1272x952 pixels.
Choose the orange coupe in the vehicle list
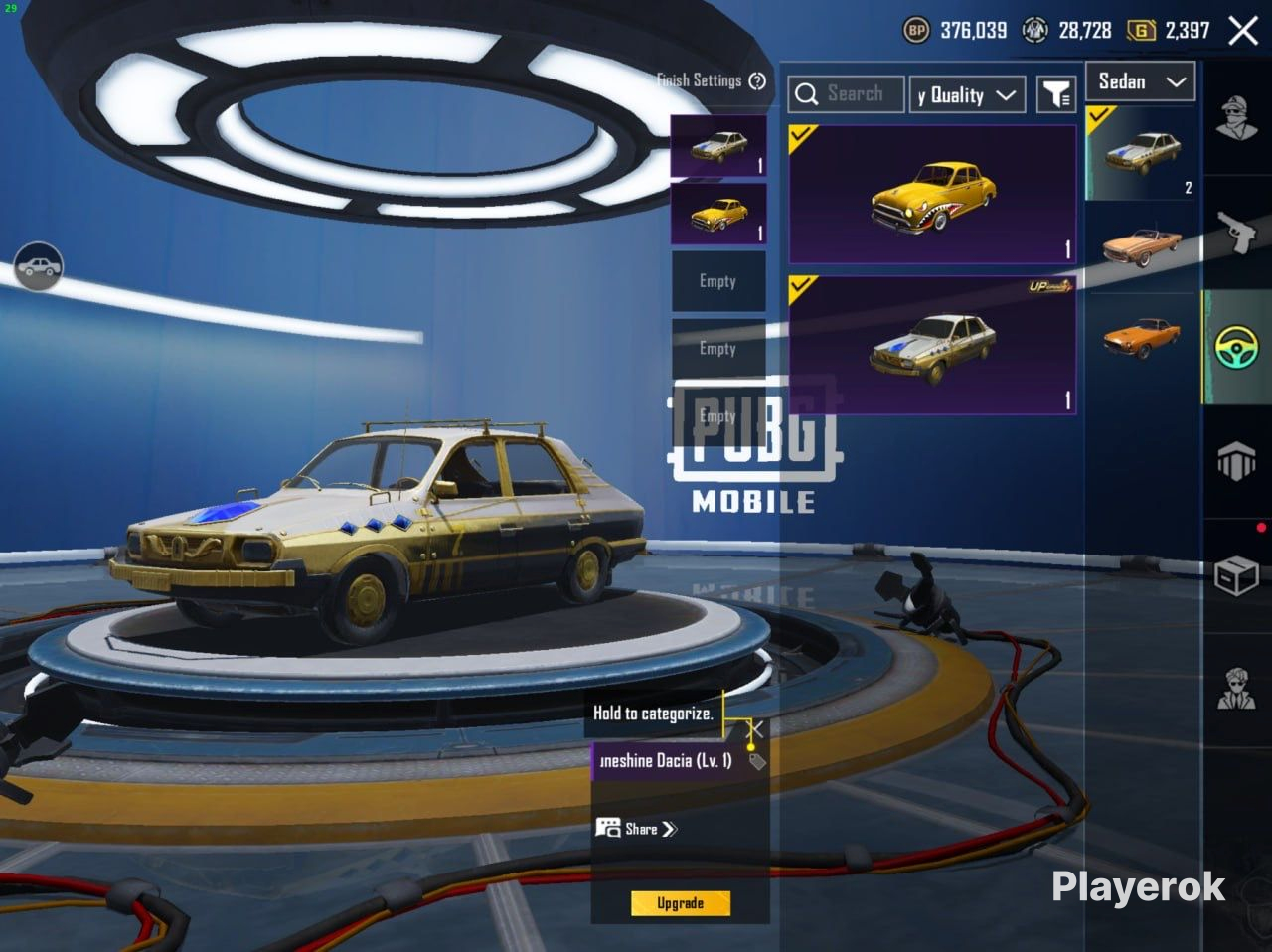coord(1141,338)
